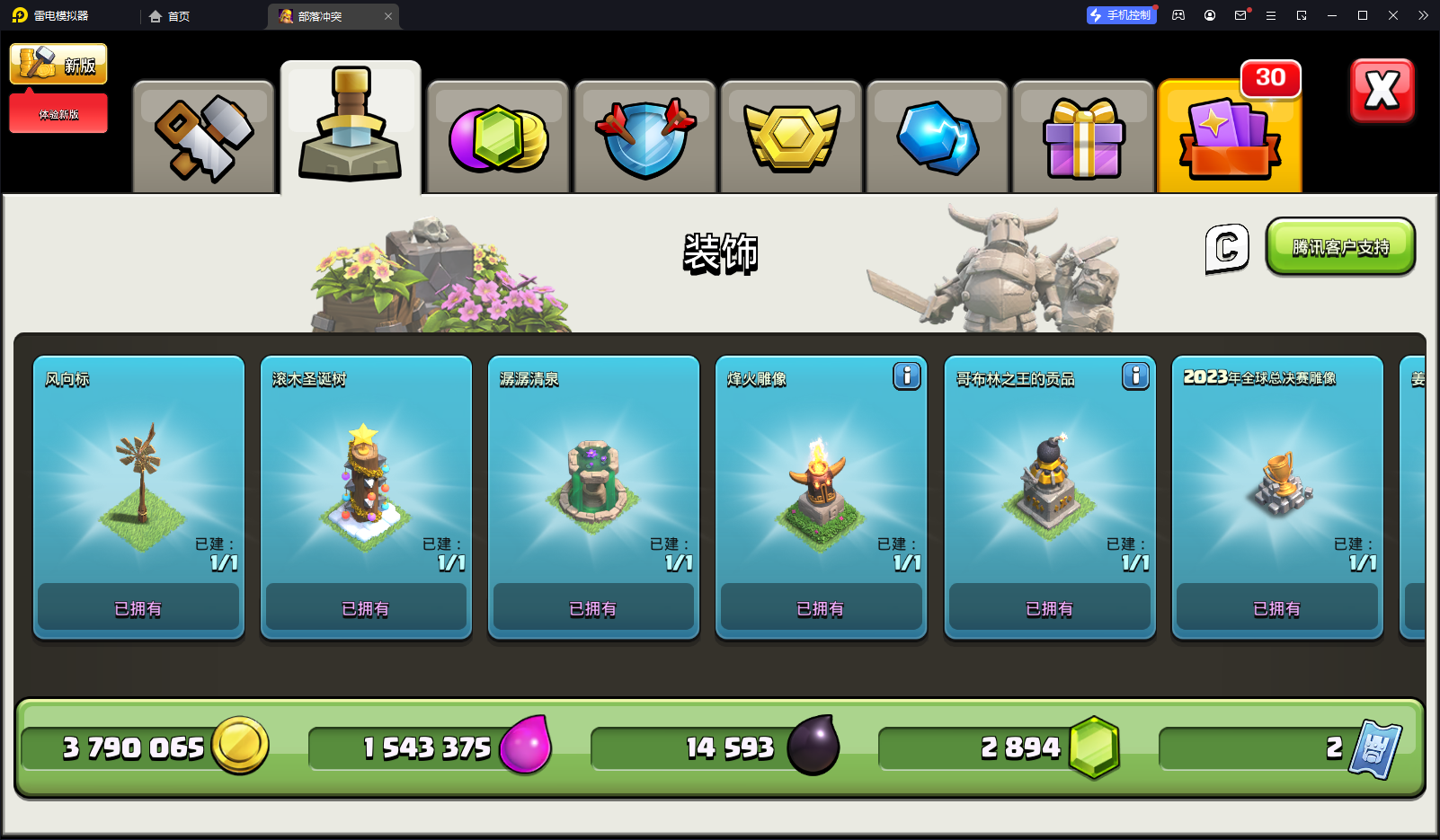Open the blue ore crystal tab
Image resolution: width=1440 pixels, height=840 pixels.
coord(938,137)
